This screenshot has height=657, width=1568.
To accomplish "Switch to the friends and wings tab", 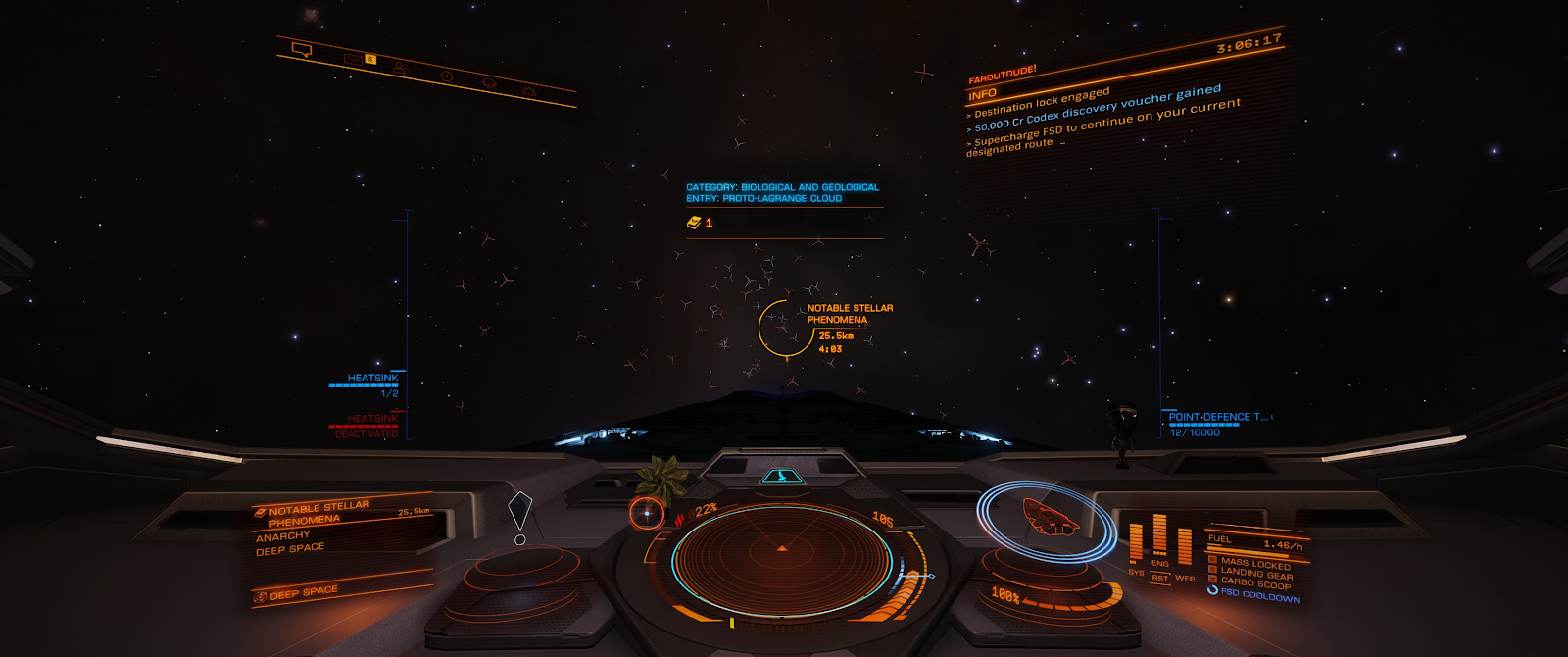I will point(399,68).
